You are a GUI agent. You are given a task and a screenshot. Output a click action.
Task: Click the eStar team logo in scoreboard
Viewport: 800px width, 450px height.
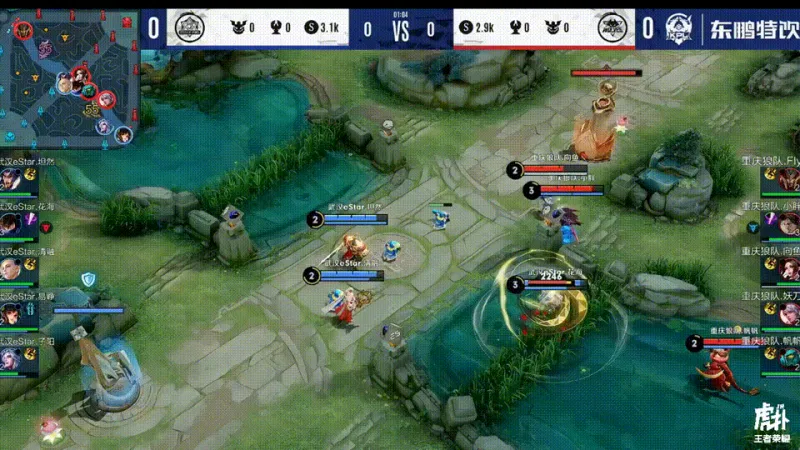[x=186, y=28]
